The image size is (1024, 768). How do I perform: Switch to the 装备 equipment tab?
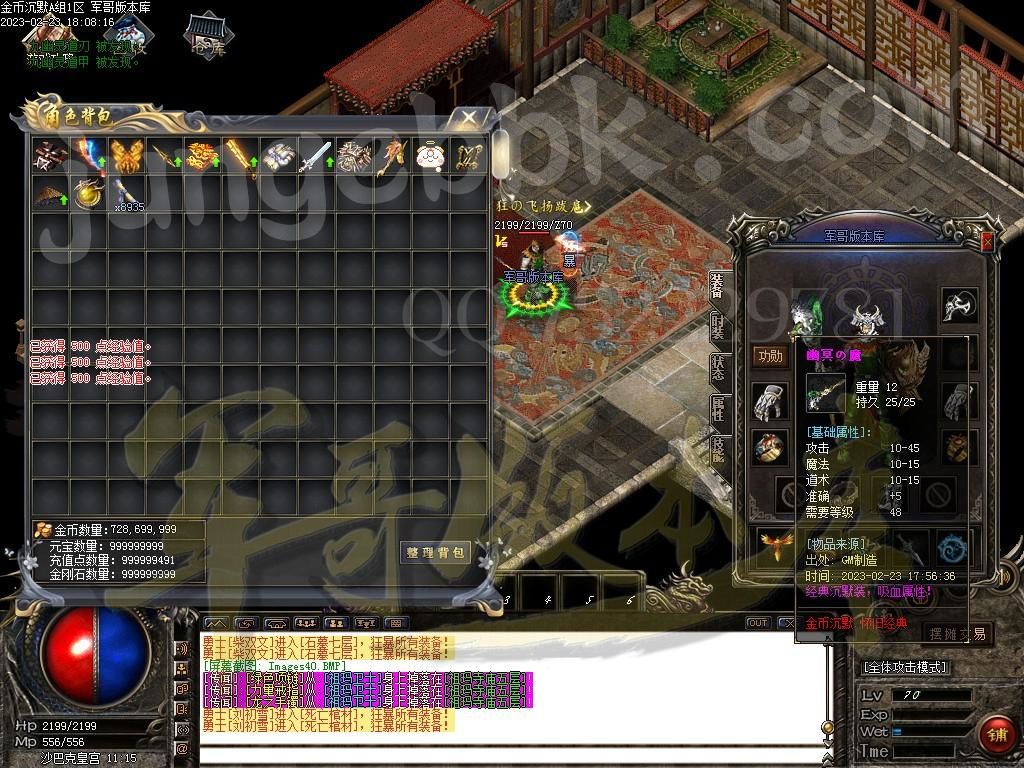tap(718, 285)
